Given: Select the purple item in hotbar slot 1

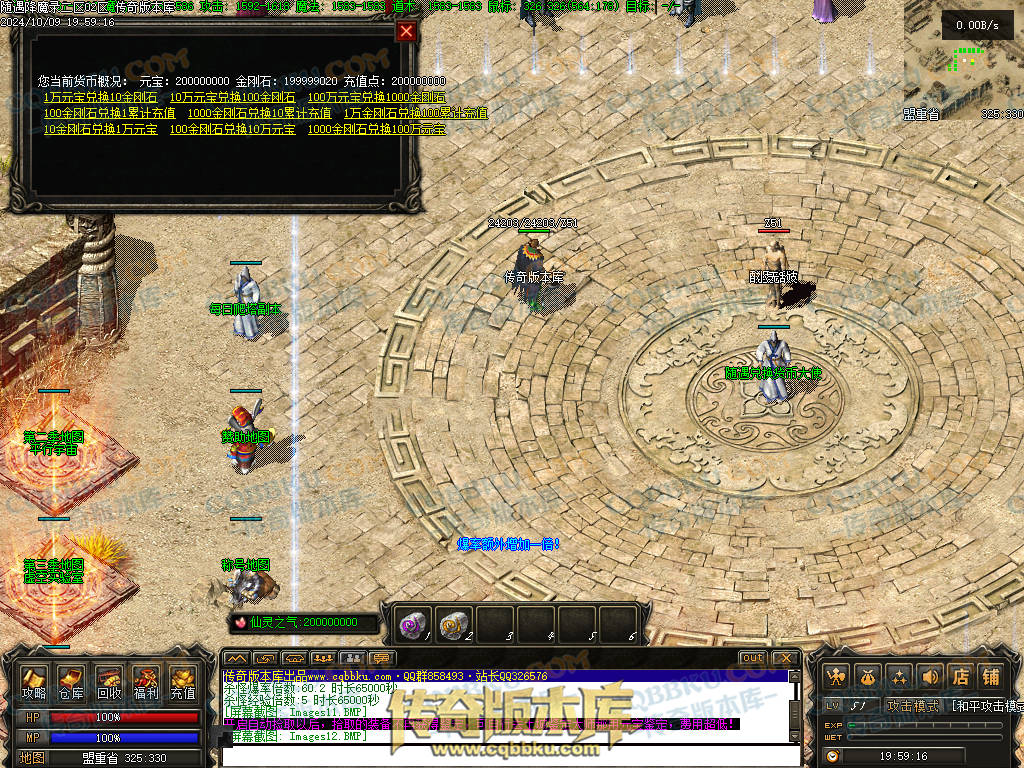Looking at the screenshot, I should coord(410,623).
